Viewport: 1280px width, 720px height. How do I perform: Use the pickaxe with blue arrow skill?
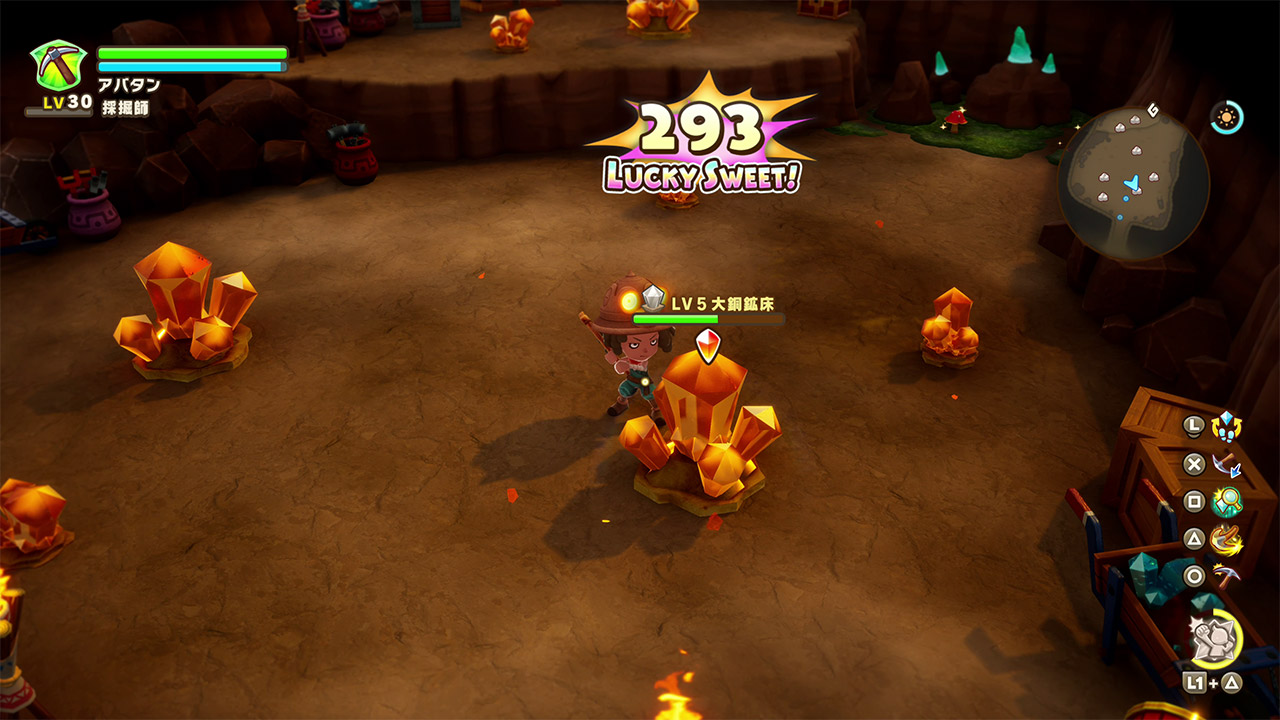[x=1226, y=464]
